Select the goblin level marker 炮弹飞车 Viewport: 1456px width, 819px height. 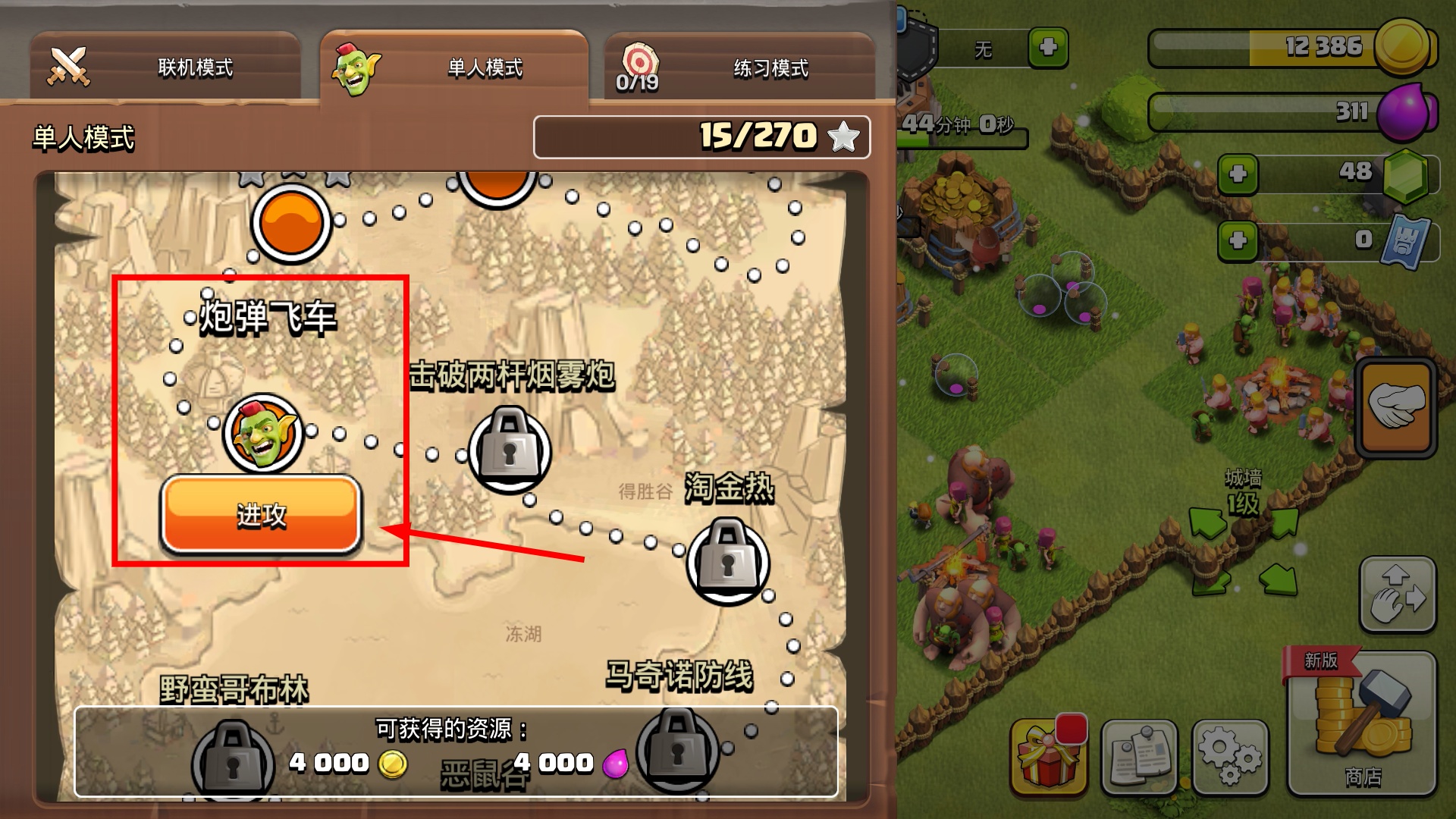pyautogui.click(x=263, y=435)
